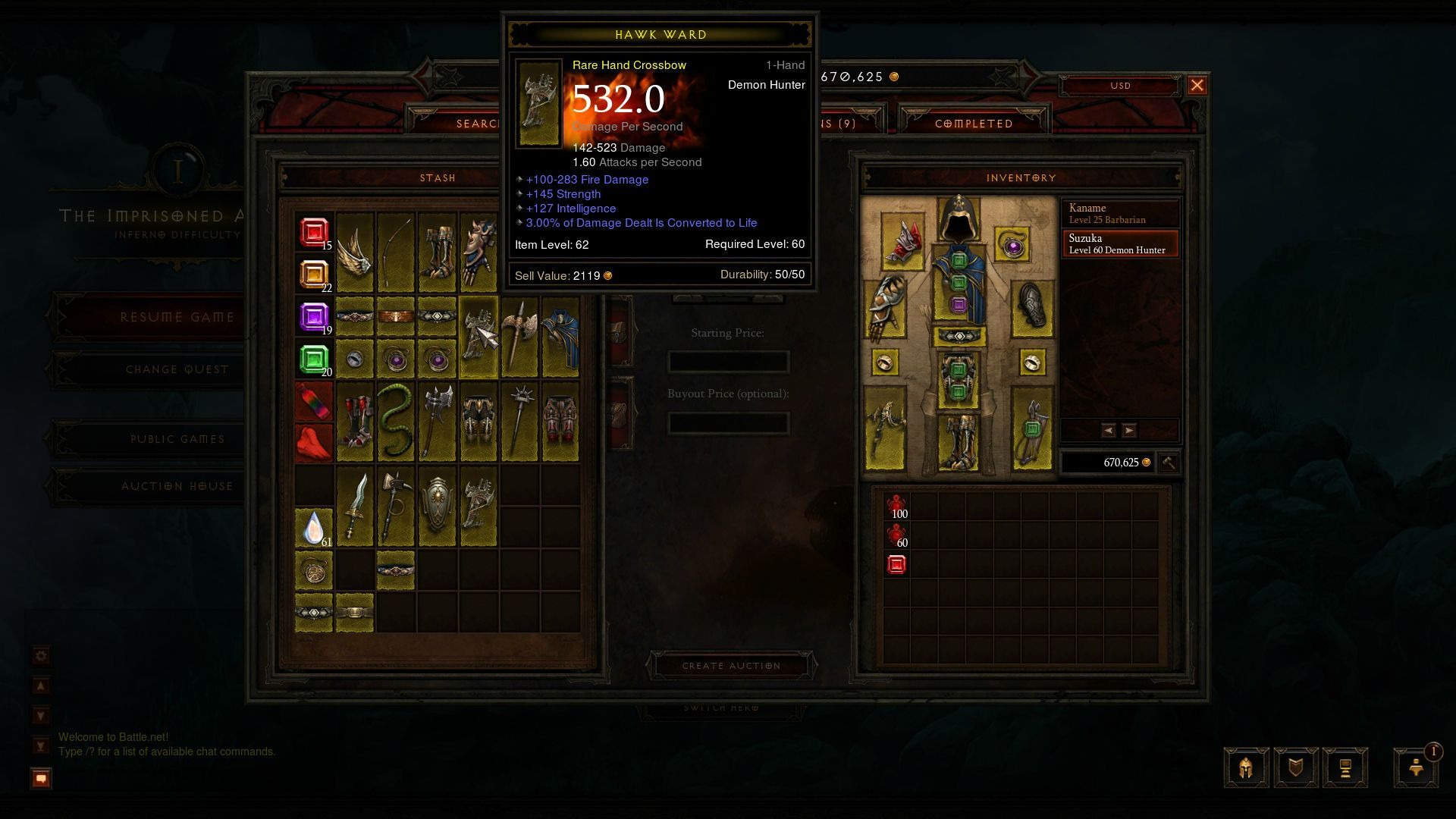The width and height of the screenshot is (1456, 819).
Task: Select the purple amethyst gem in the stash
Action: (x=313, y=316)
